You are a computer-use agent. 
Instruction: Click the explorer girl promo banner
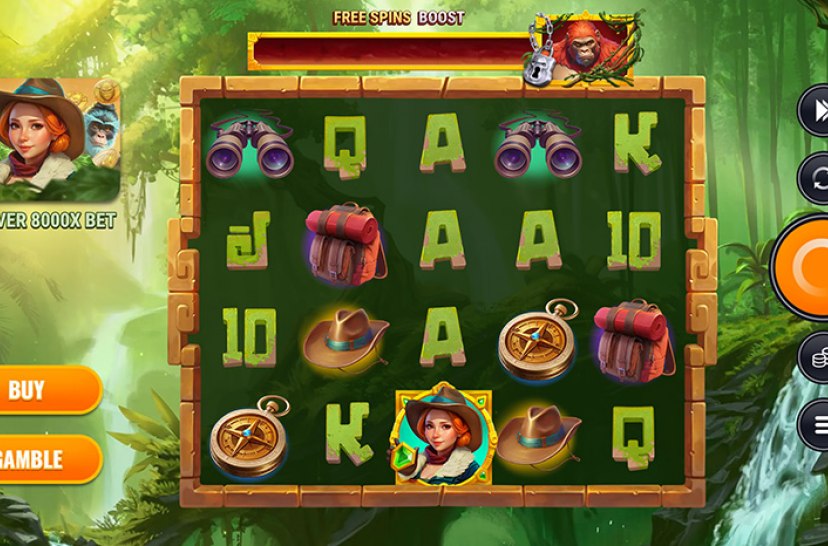click(58, 140)
